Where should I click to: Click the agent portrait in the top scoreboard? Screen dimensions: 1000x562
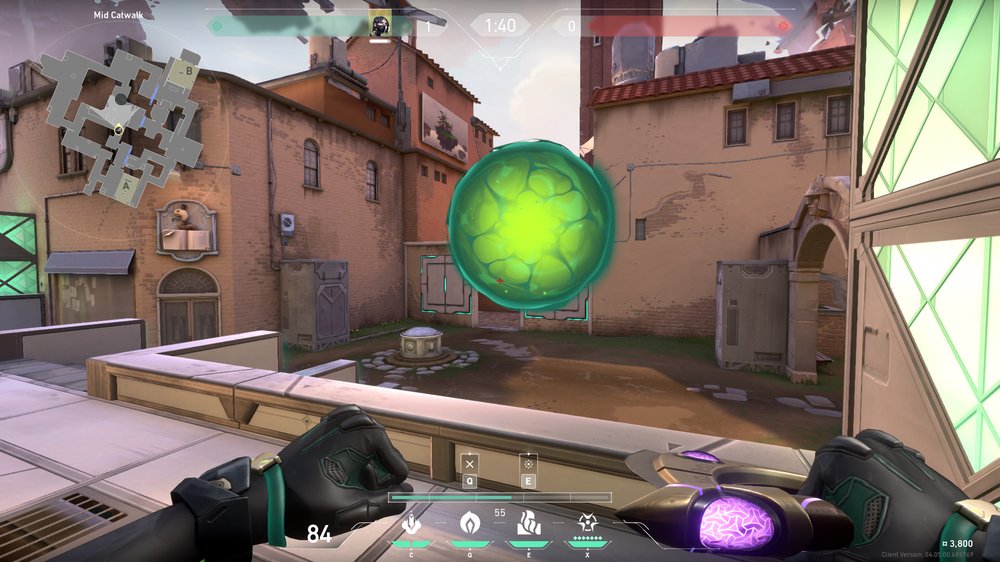pos(380,24)
